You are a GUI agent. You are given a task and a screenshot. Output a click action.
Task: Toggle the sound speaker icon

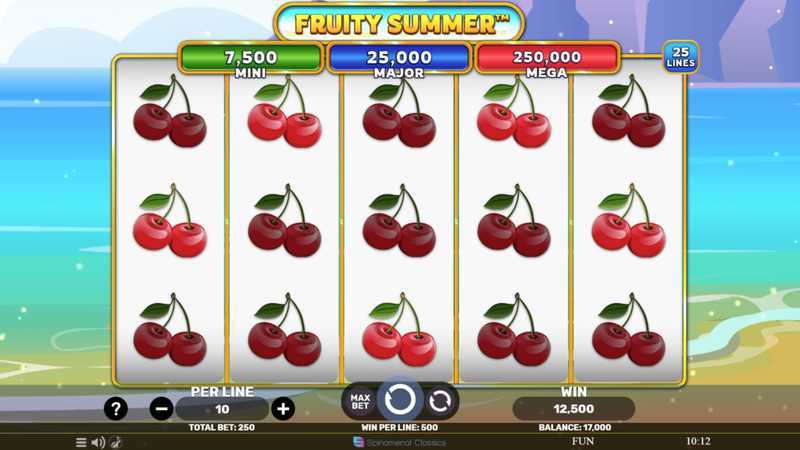[x=98, y=442]
